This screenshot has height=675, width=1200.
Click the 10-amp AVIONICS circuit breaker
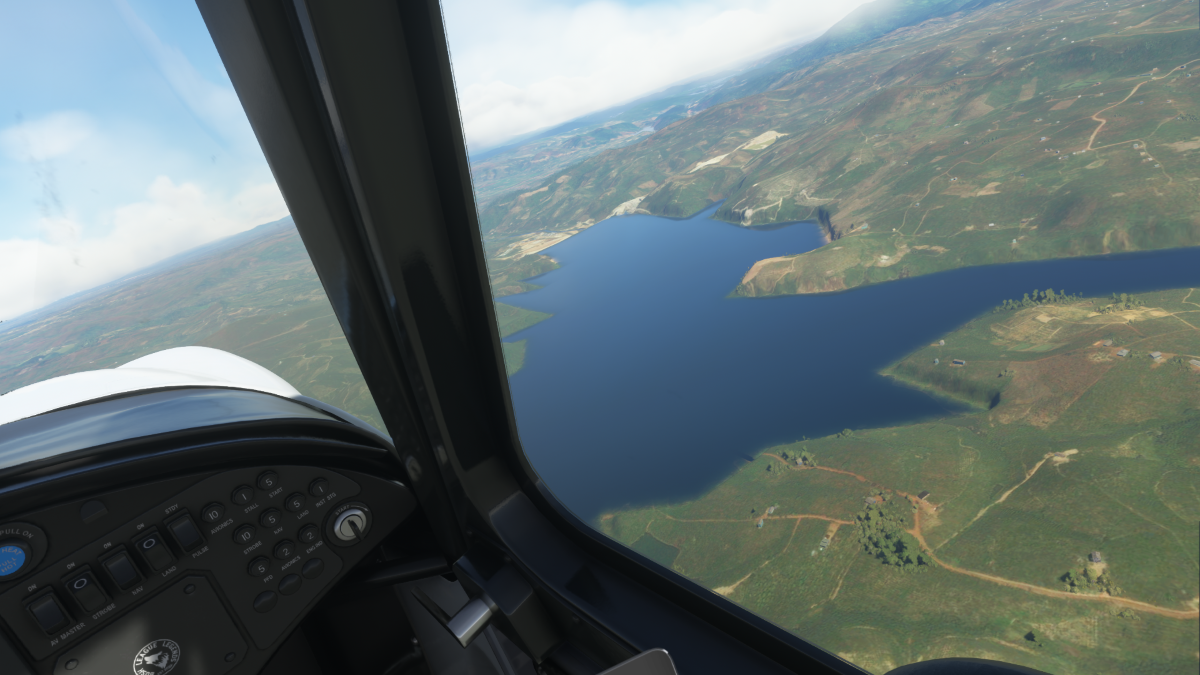tap(213, 514)
